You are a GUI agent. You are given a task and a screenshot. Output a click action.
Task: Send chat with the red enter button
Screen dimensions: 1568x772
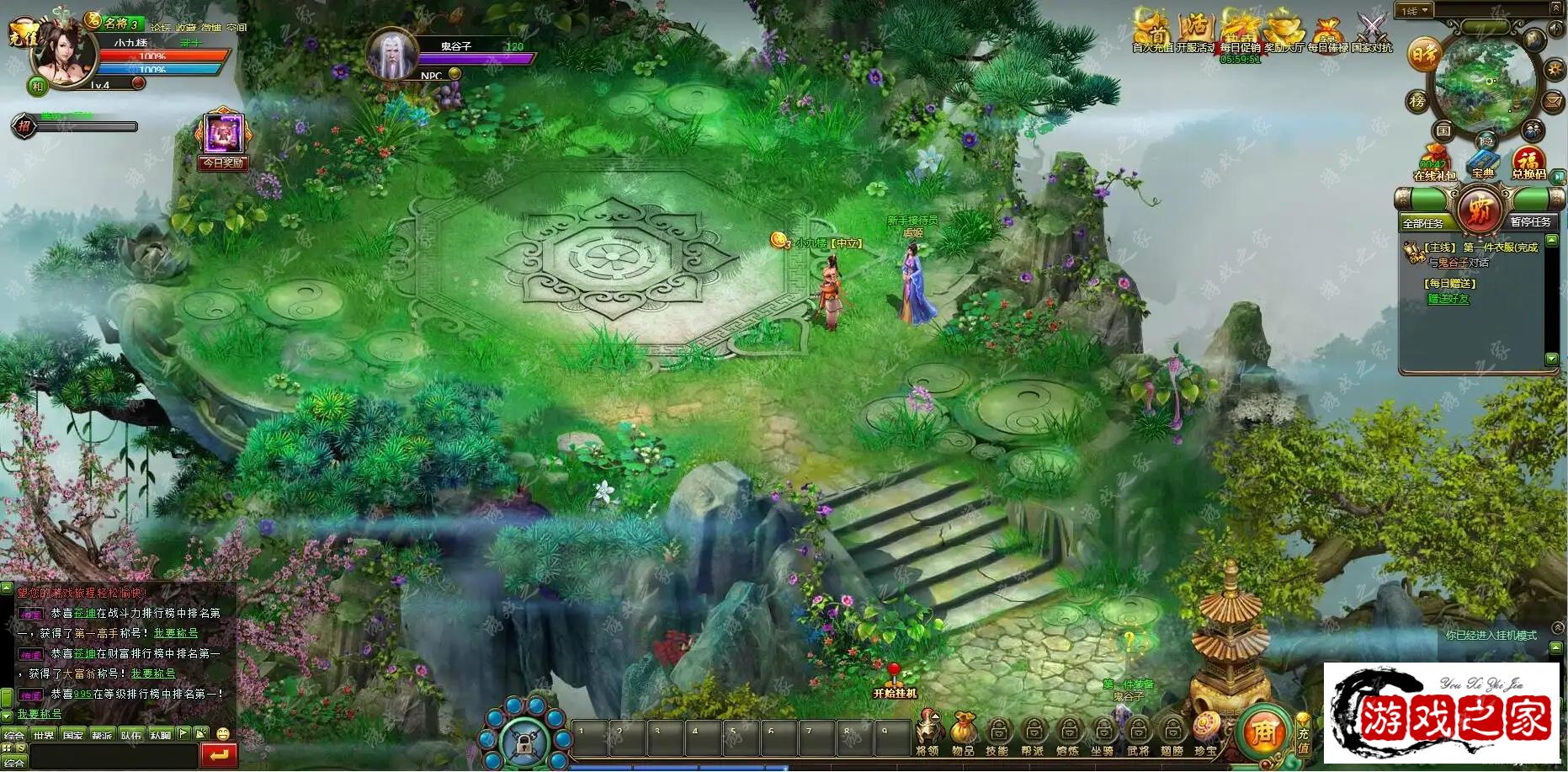pyautogui.click(x=219, y=755)
